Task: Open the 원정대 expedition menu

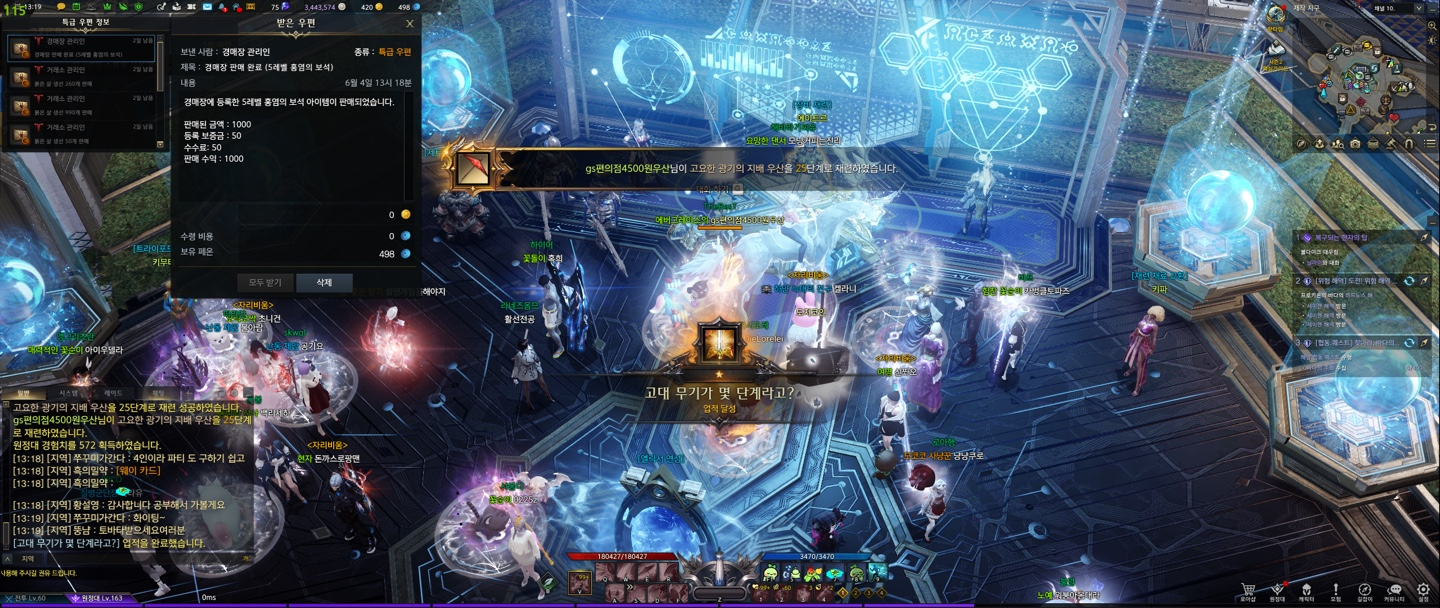Action: [x=1277, y=590]
